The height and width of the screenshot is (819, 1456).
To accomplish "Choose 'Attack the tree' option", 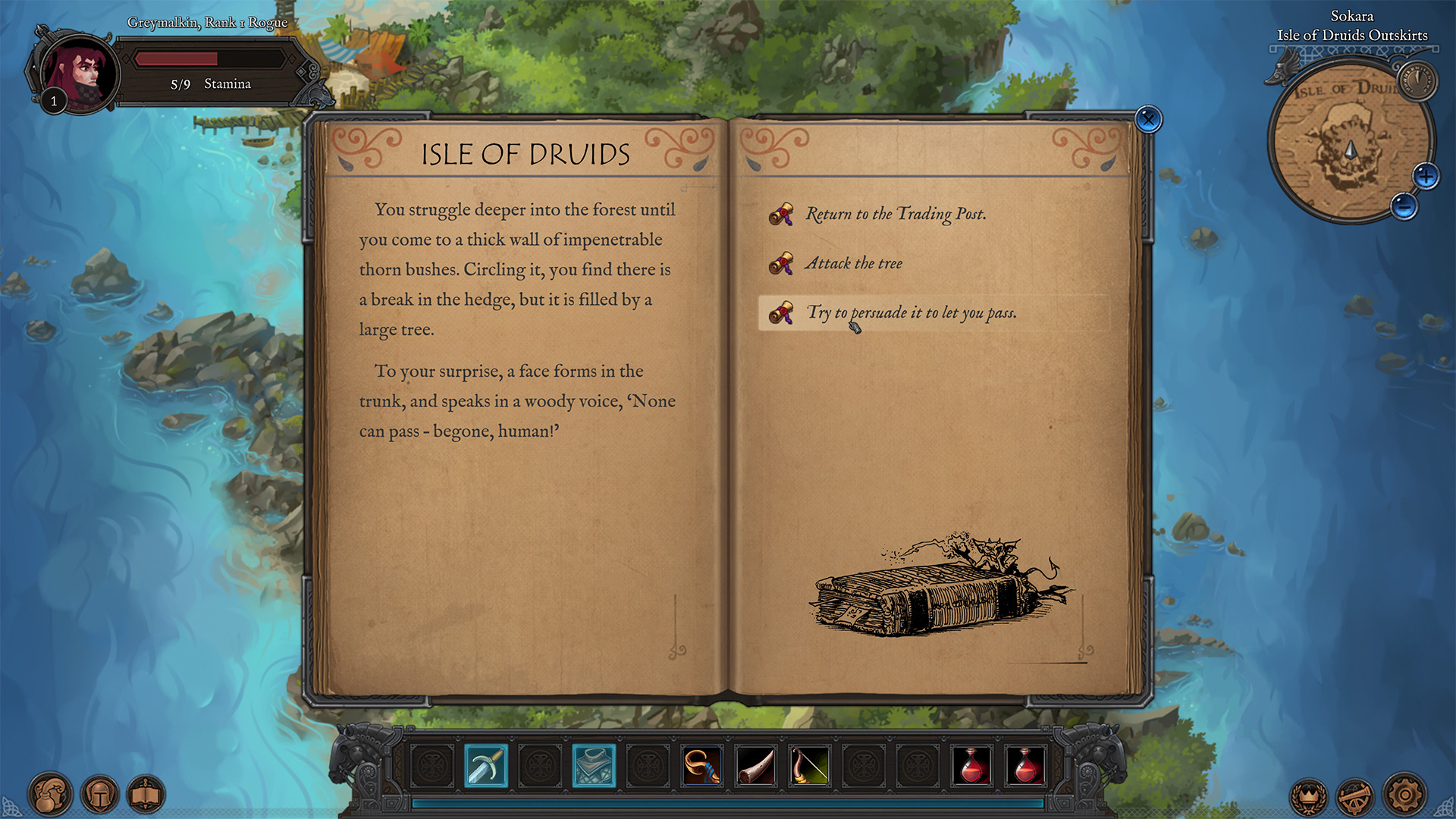I will [854, 263].
